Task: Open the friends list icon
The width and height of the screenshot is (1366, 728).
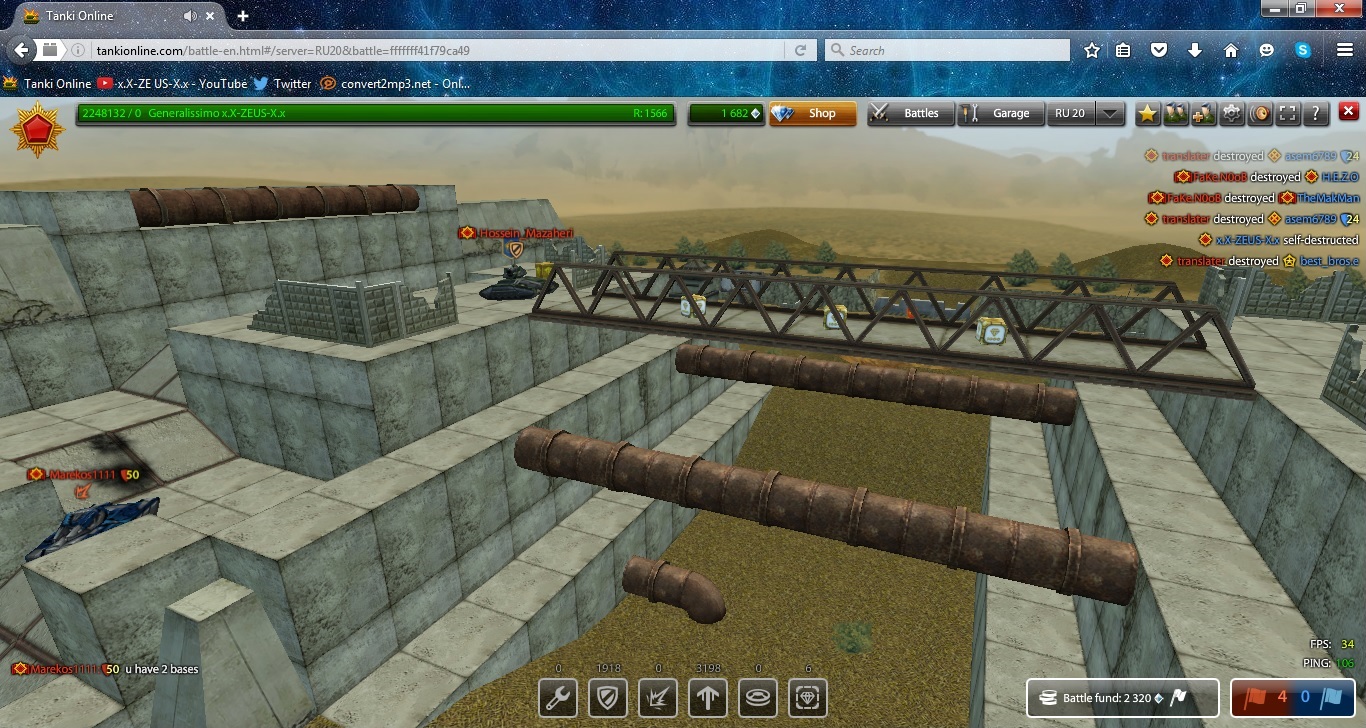Action: [1175, 114]
